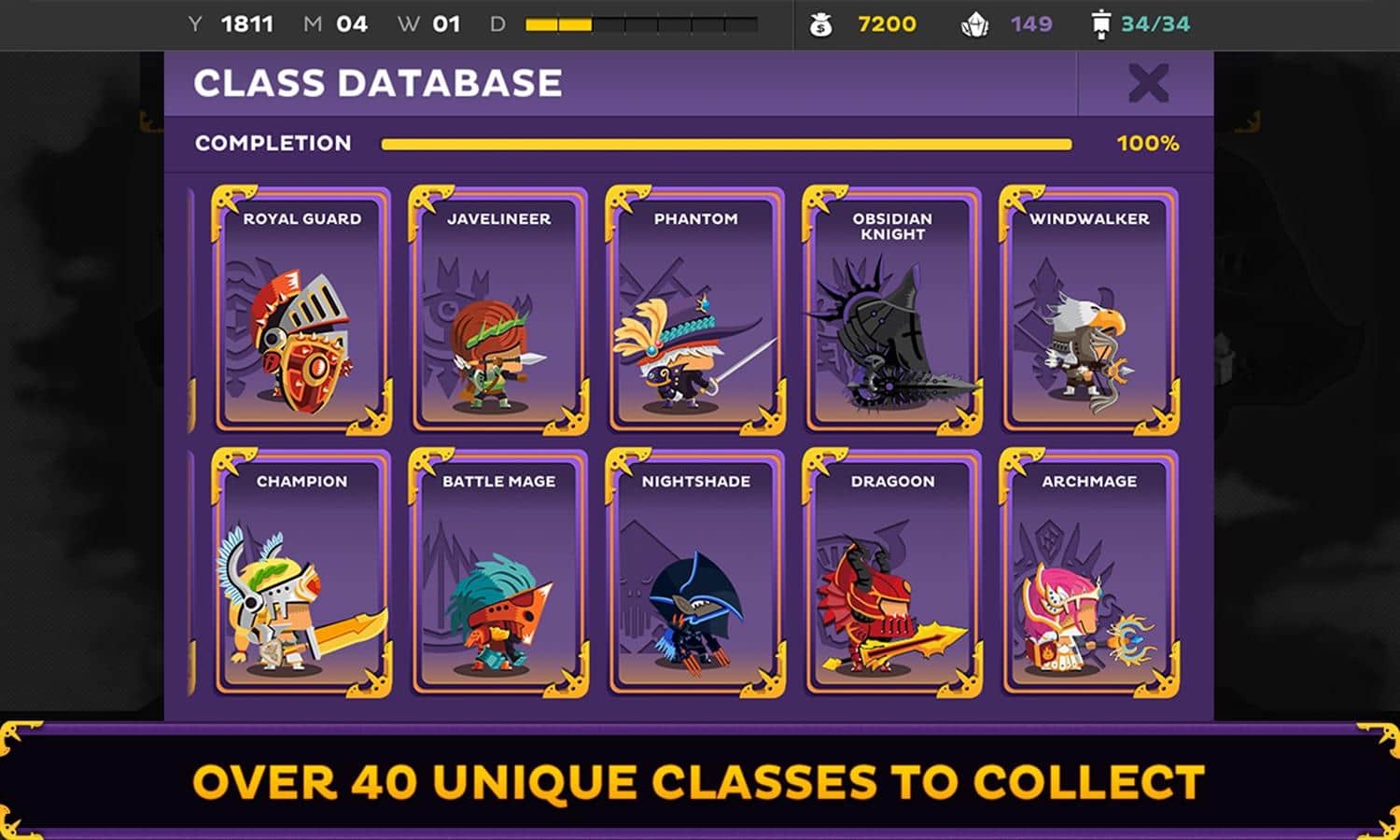The height and width of the screenshot is (840, 1400).
Task: Open the Archmage class card
Action: point(1089,573)
